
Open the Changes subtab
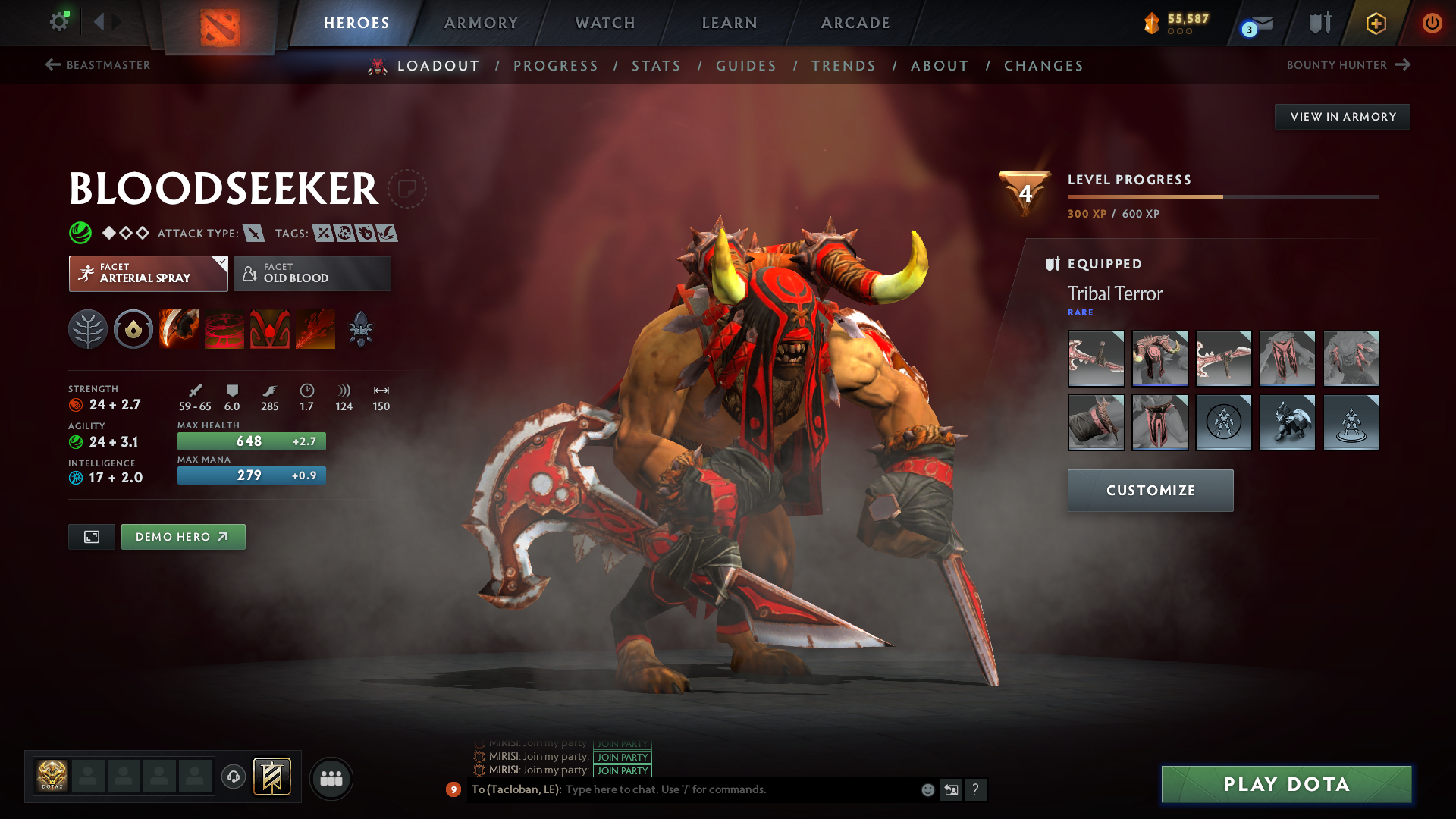[x=1043, y=66]
